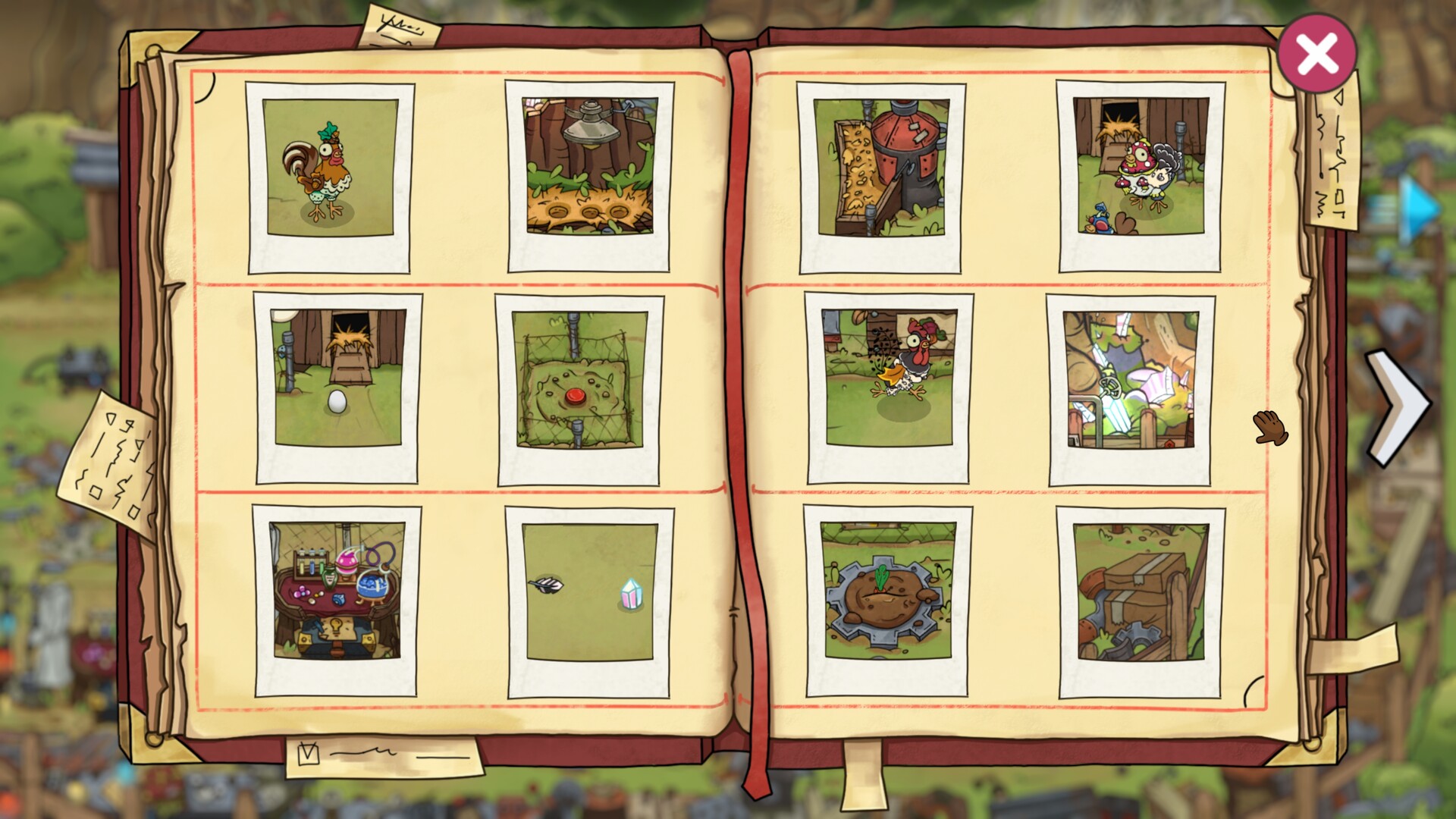Select the checkbox note below the book
Viewport: 1456px width, 819px height.
379,755
